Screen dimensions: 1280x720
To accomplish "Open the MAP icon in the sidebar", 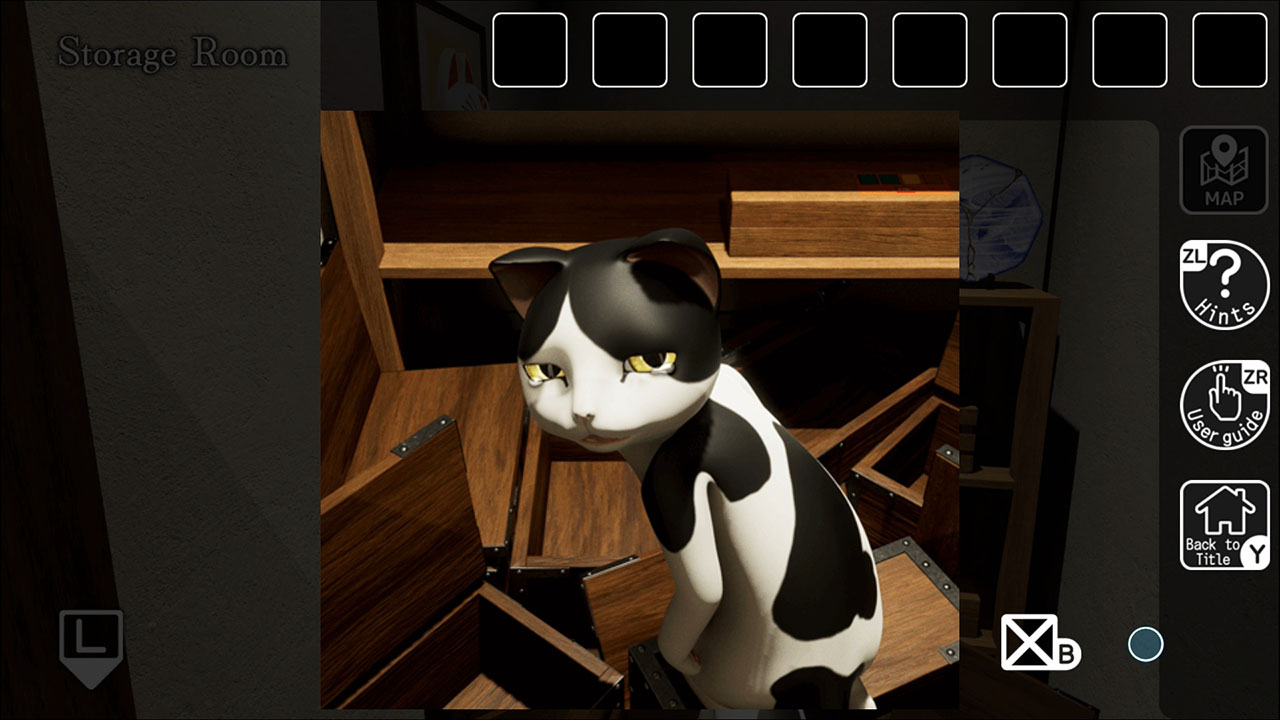I will pos(1224,168).
